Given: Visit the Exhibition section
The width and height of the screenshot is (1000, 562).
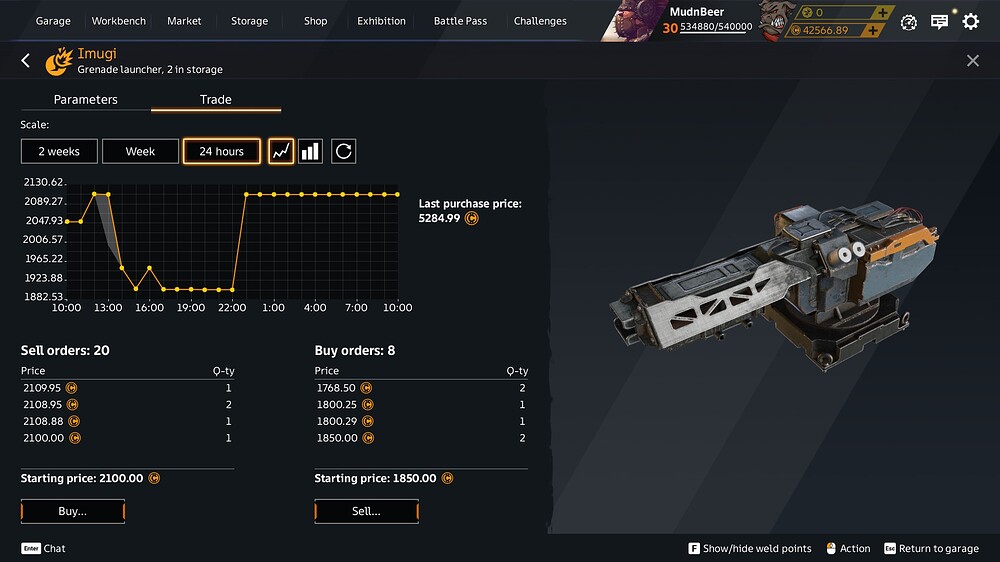Looking at the screenshot, I should pos(381,21).
